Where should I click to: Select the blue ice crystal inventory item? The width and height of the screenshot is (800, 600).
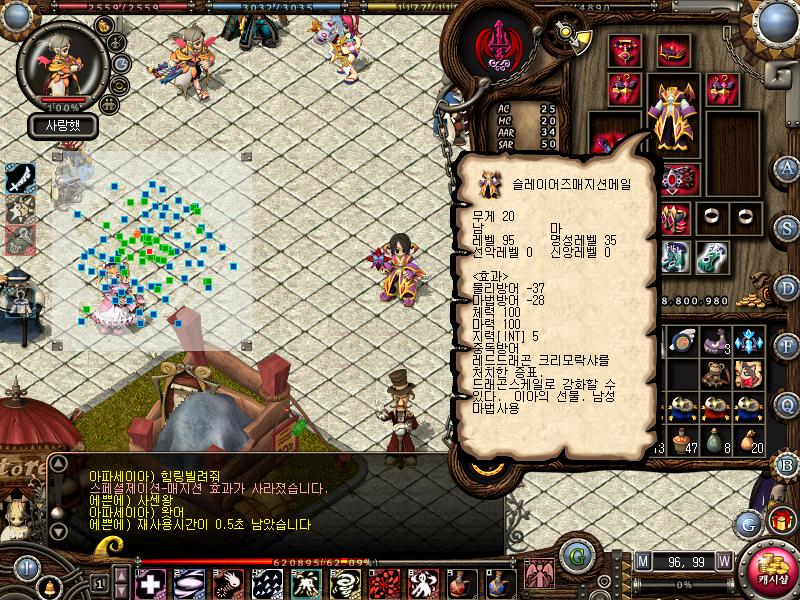(747, 342)
